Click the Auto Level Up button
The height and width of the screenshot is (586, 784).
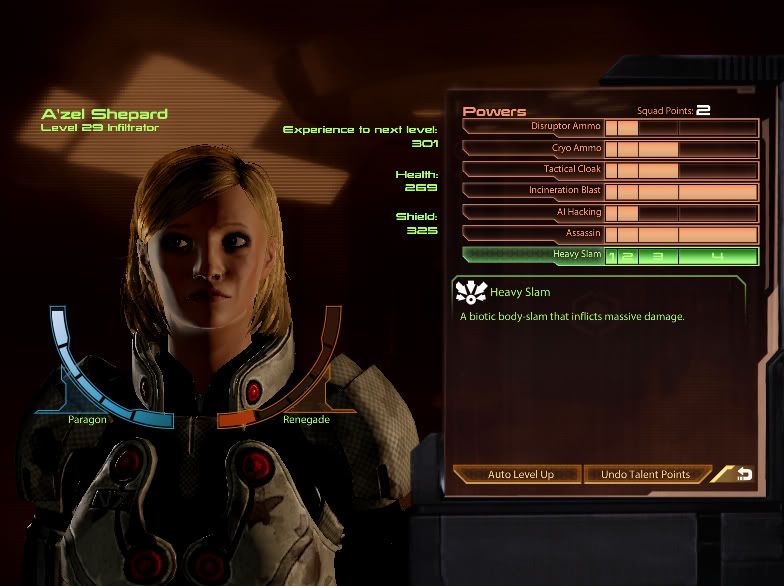click(520, 474)
